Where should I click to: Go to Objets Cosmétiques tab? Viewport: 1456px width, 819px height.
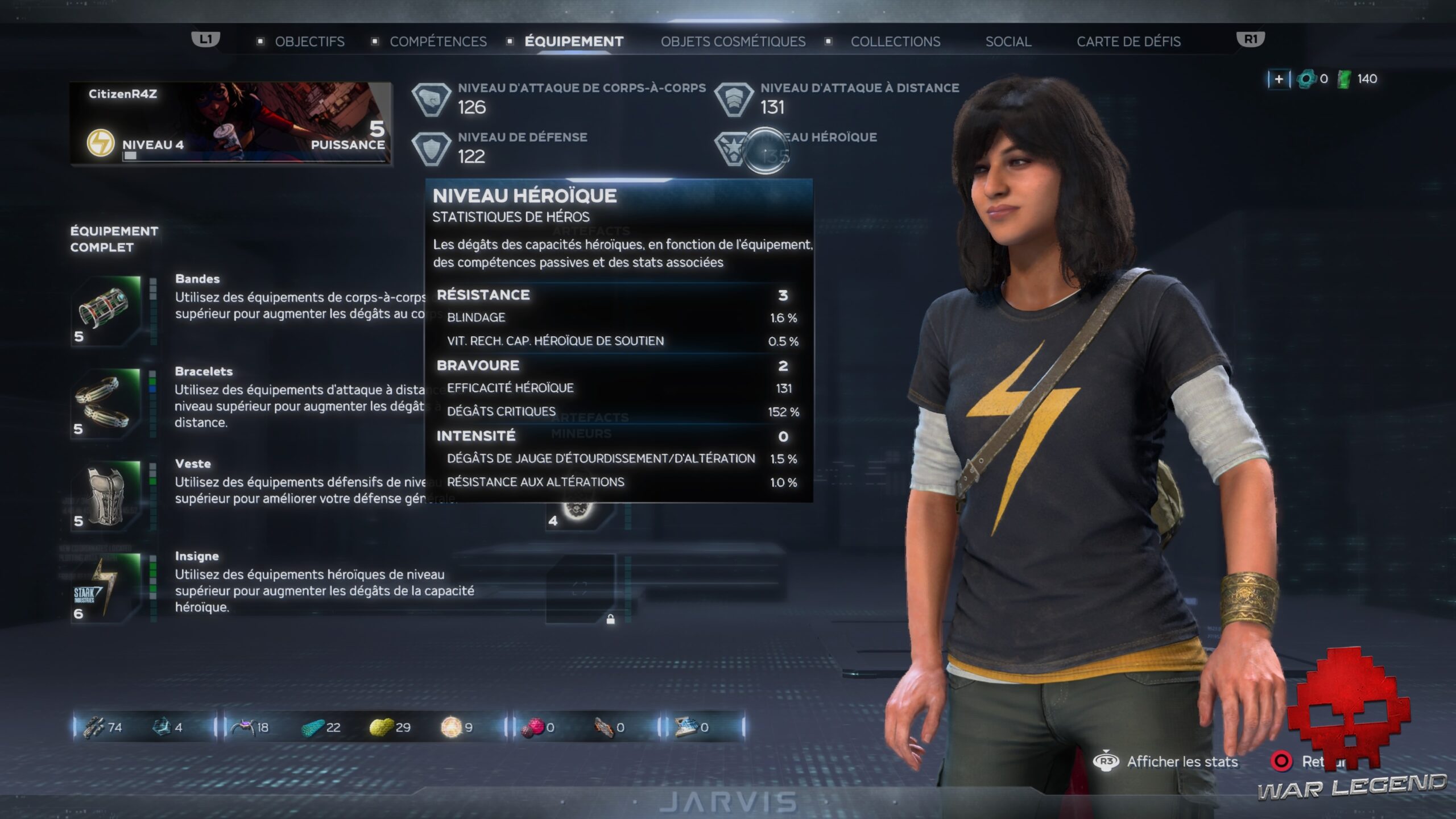click(x=733, y=42)
